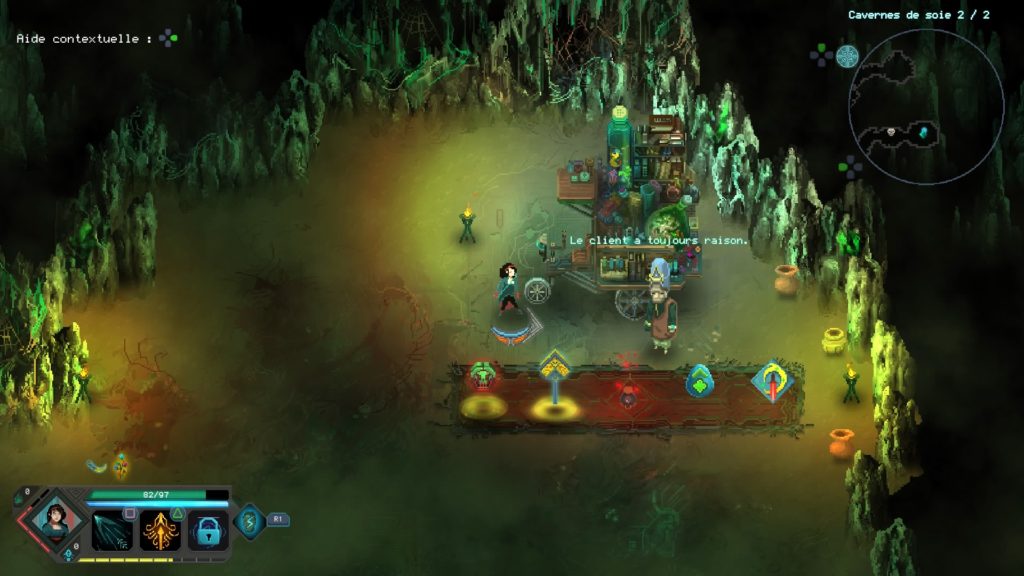Open the round teal map icon

click(847, 56)
